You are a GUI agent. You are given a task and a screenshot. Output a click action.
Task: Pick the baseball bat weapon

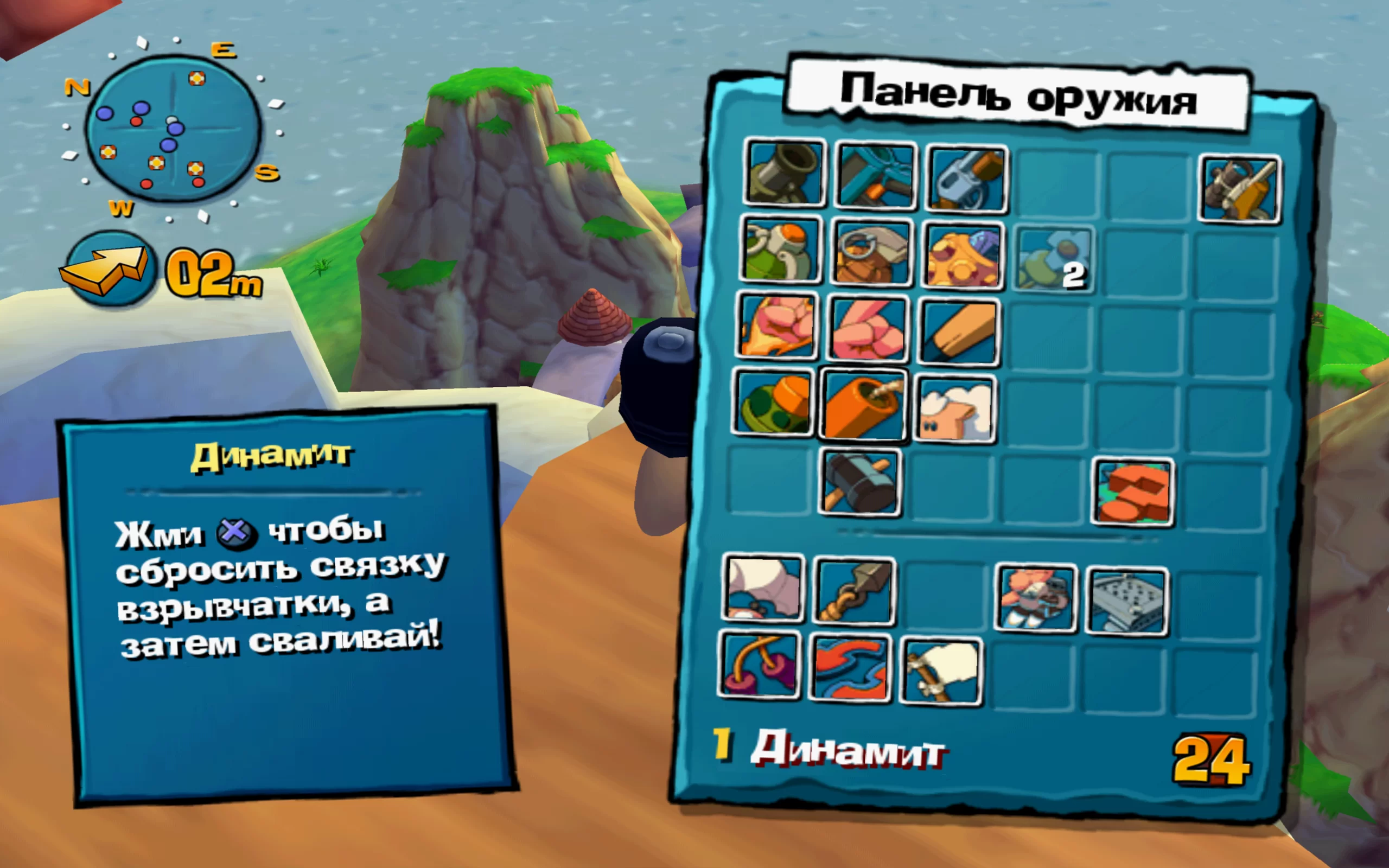point(959,333)
